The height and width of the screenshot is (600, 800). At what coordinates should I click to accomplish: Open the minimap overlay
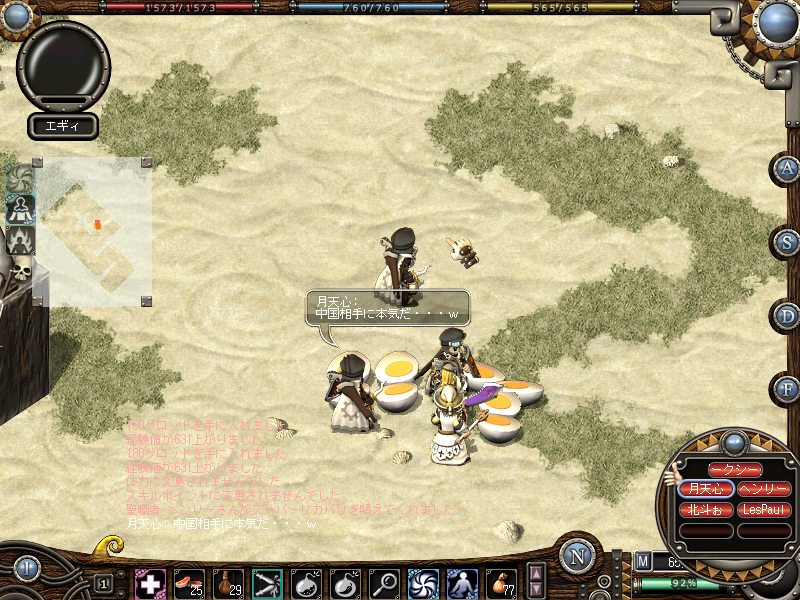94,232
